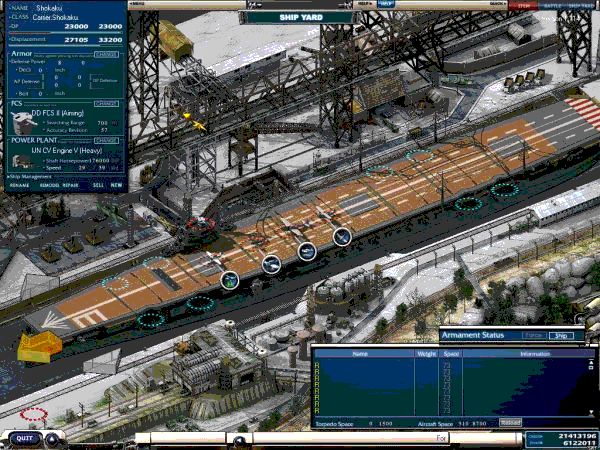This screenshot has height=450, width=600.
Task: Switch Armament Status to Force tab
Action: tap(533, 336)
